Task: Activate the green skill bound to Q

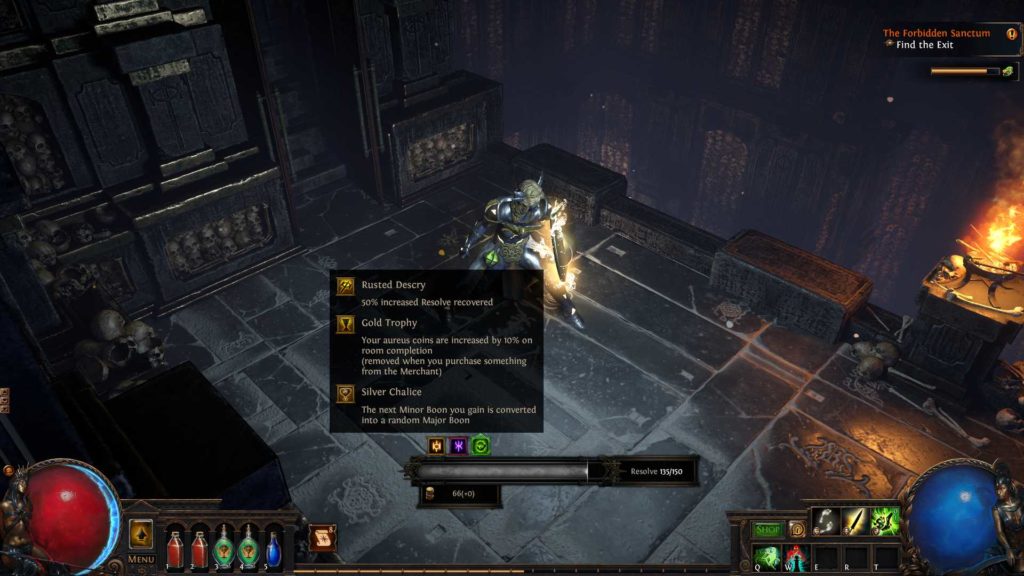Action: click(x=767, y=556)
